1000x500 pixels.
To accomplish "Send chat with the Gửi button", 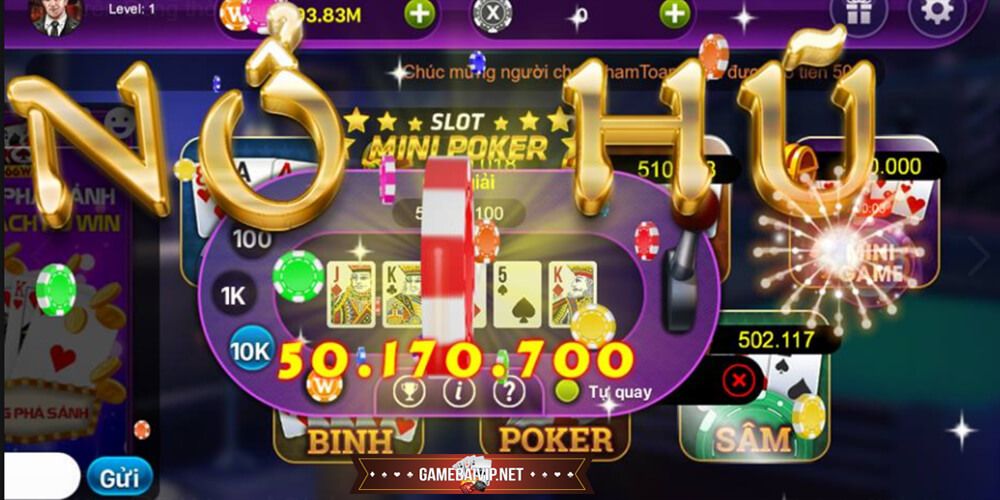I will (119, 477).
